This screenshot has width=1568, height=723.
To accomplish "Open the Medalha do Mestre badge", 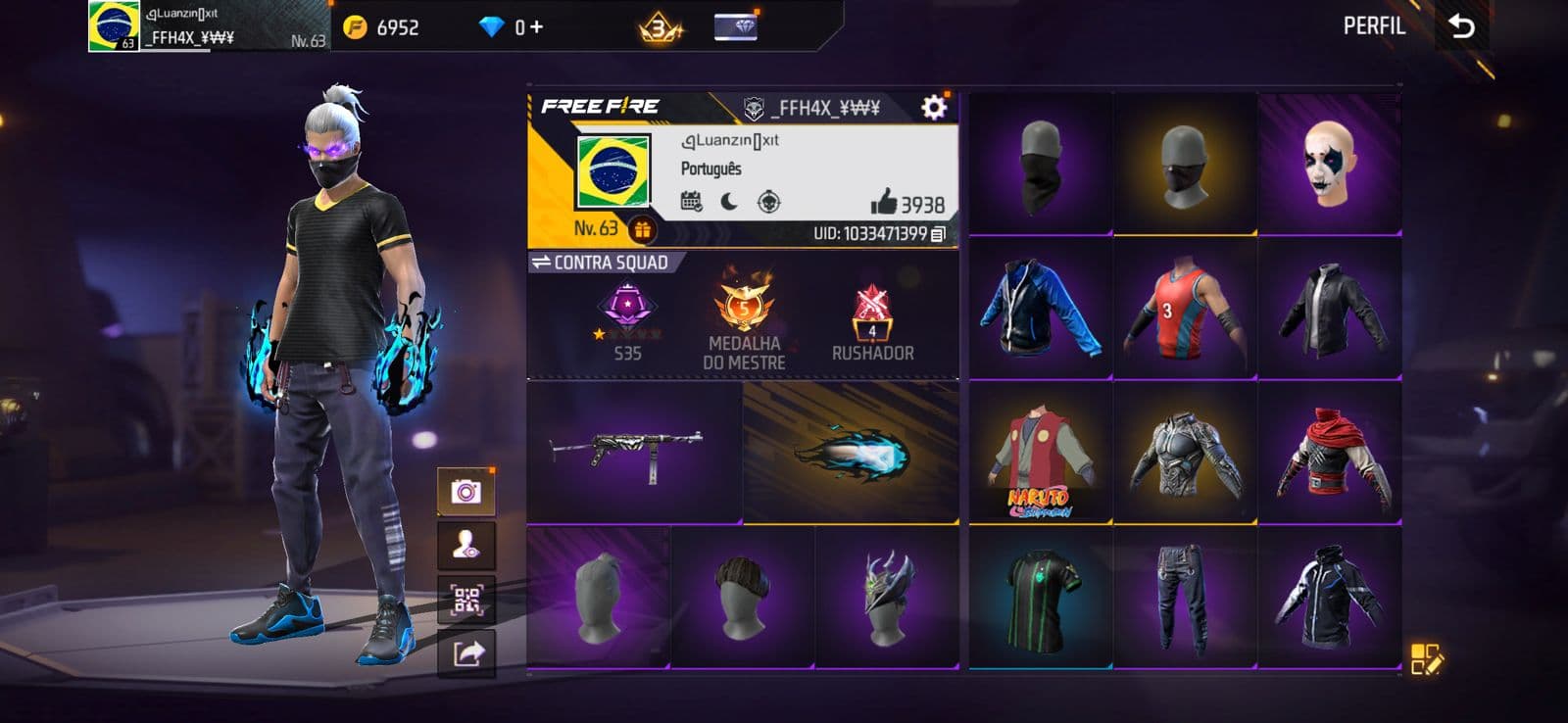I will coord(744,318).
